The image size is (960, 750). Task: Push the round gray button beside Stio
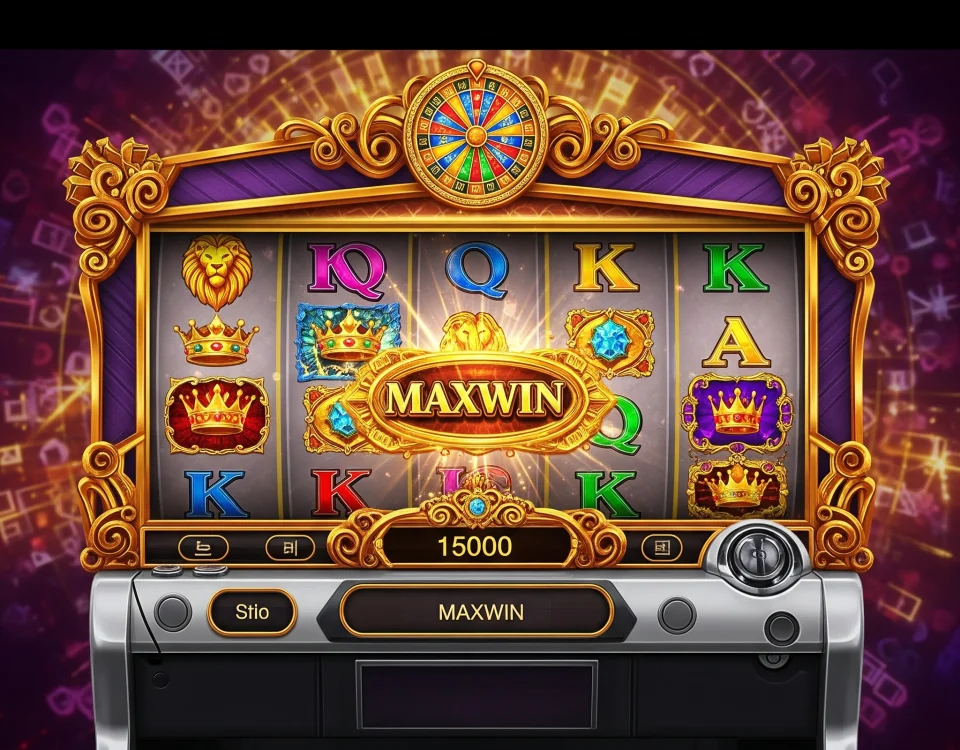tap(173, 612)
